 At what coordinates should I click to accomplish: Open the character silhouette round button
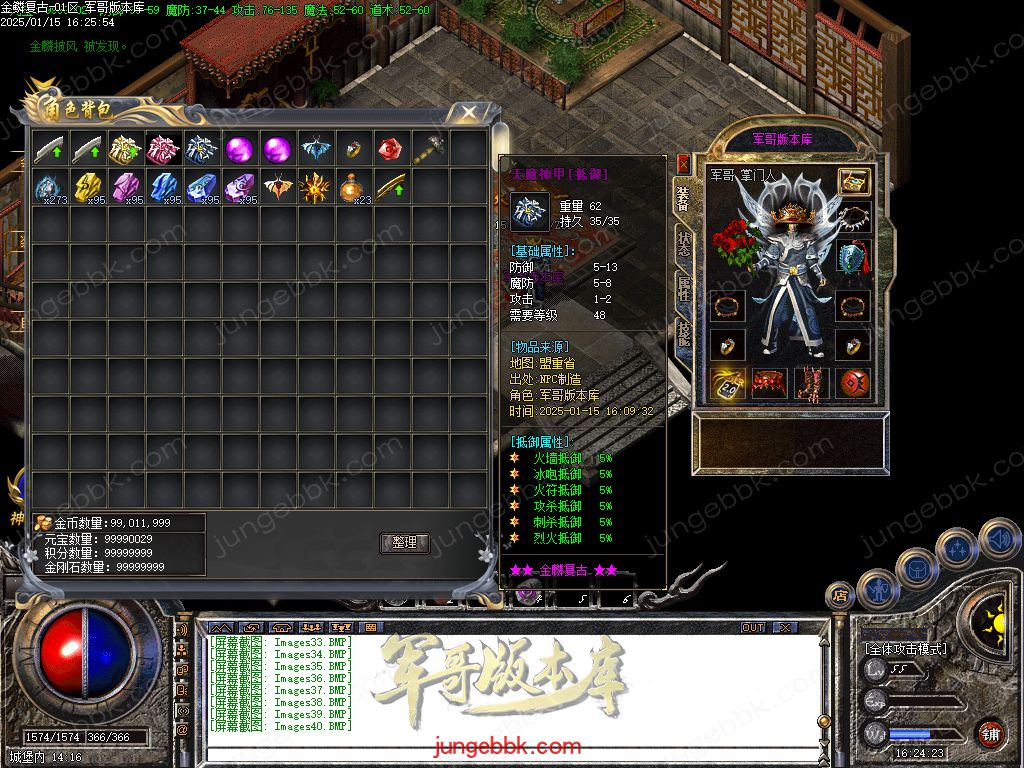point(877,589)
